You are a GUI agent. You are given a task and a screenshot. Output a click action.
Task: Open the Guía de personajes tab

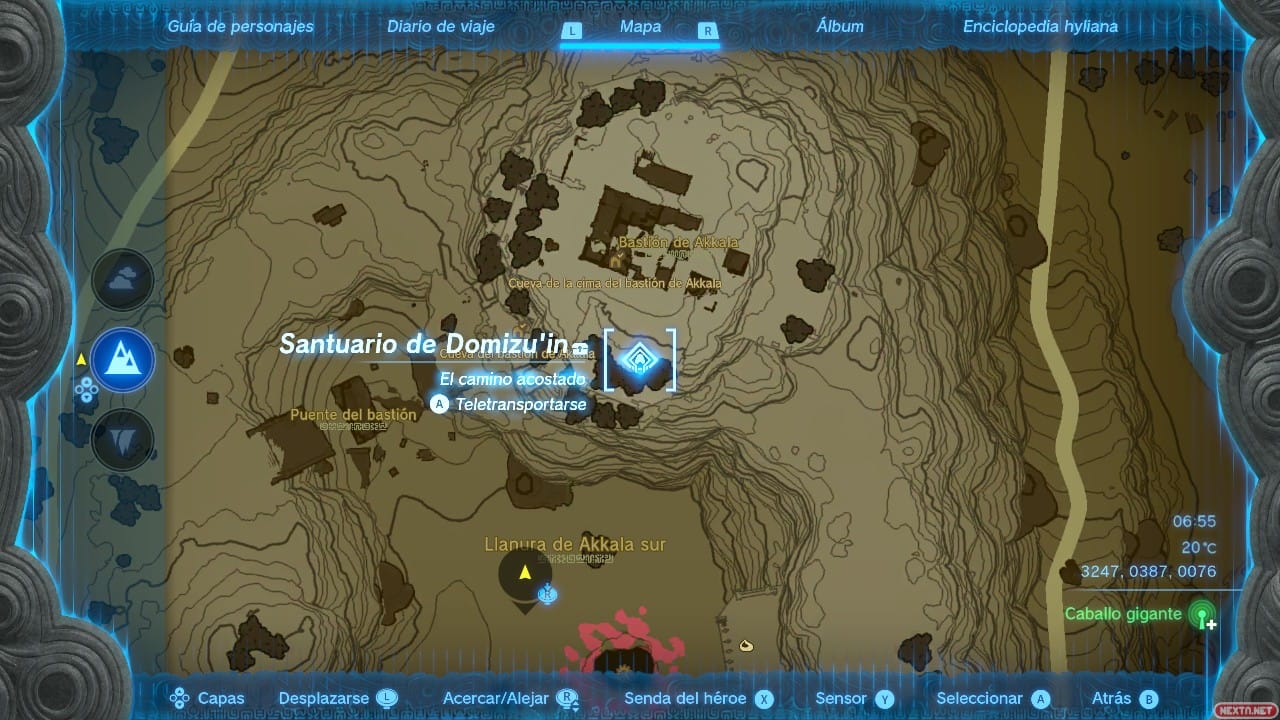coord(240,27)
